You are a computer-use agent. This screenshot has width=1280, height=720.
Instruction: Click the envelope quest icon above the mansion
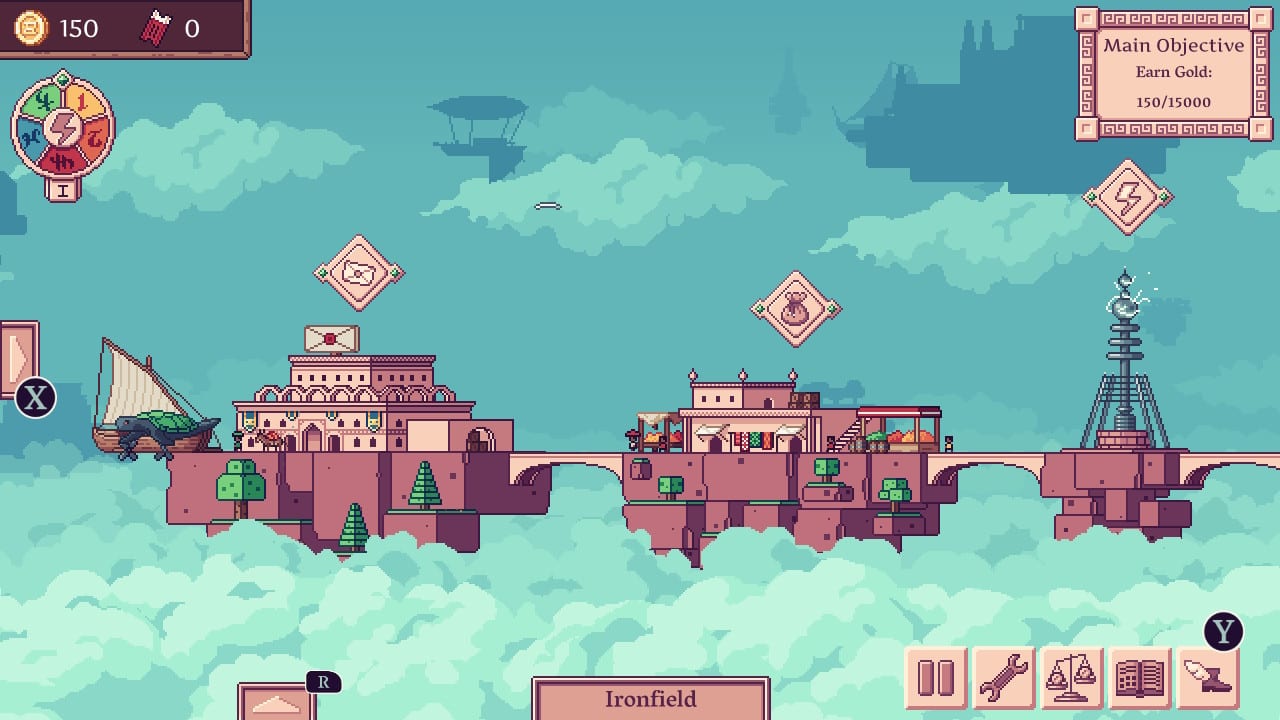click(360, 272)
